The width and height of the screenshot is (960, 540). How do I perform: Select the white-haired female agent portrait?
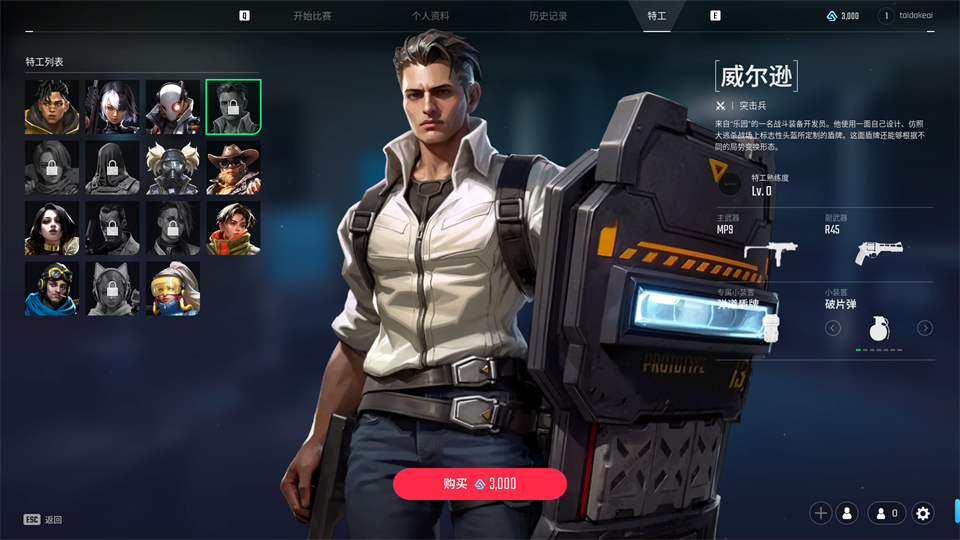pyautogui.click(x=112, y=107)
